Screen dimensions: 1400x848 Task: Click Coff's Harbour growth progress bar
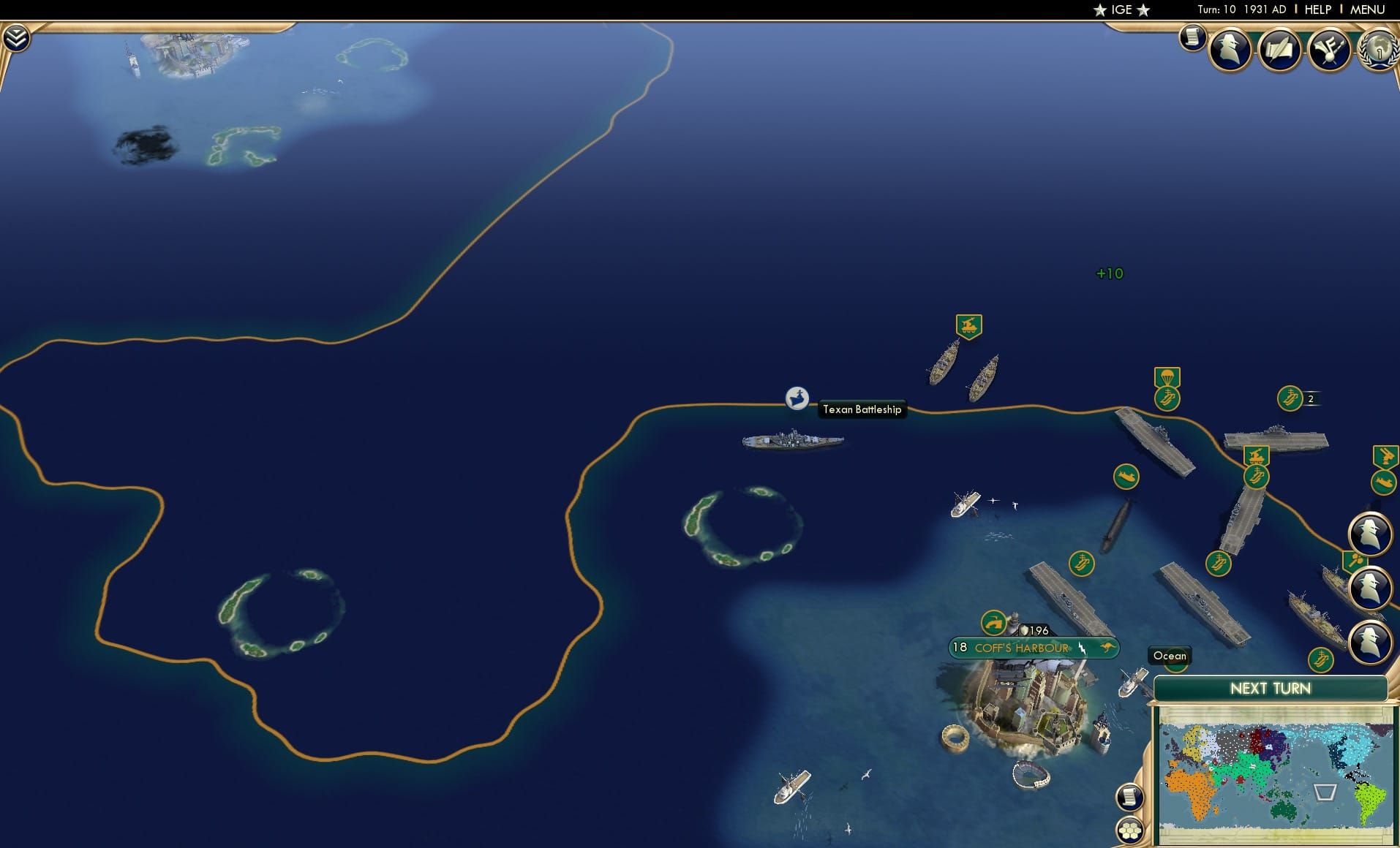[959, 648]
